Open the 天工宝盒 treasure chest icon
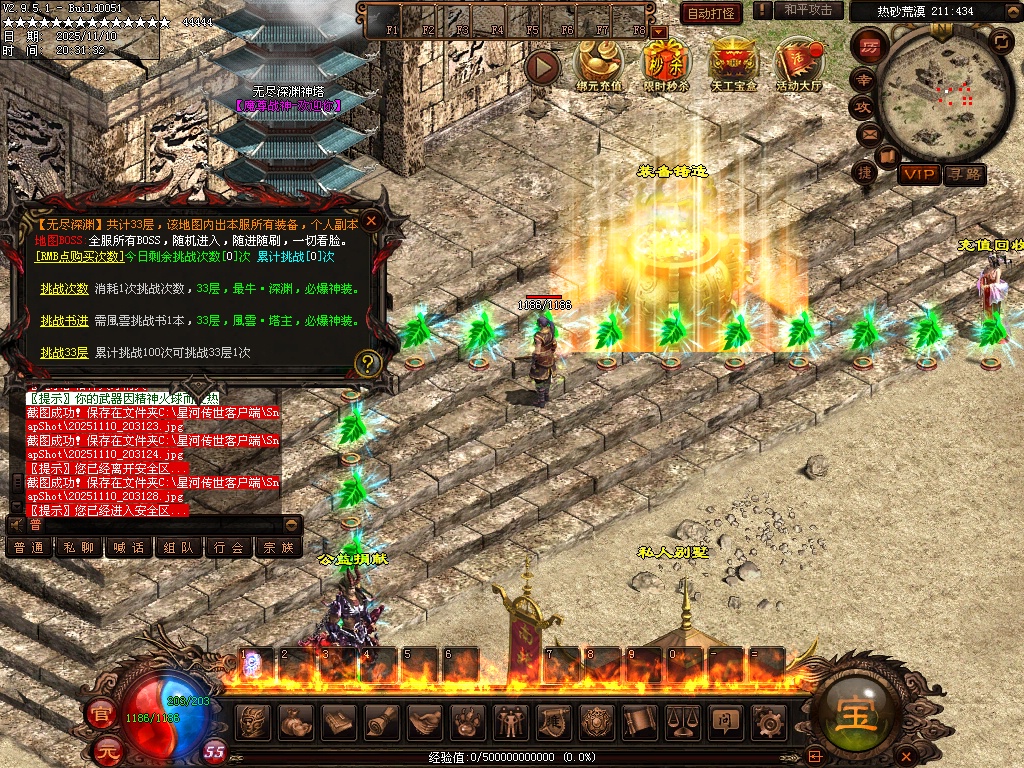The width and height of the screenshot is (1024, 768). pos(733,64)
